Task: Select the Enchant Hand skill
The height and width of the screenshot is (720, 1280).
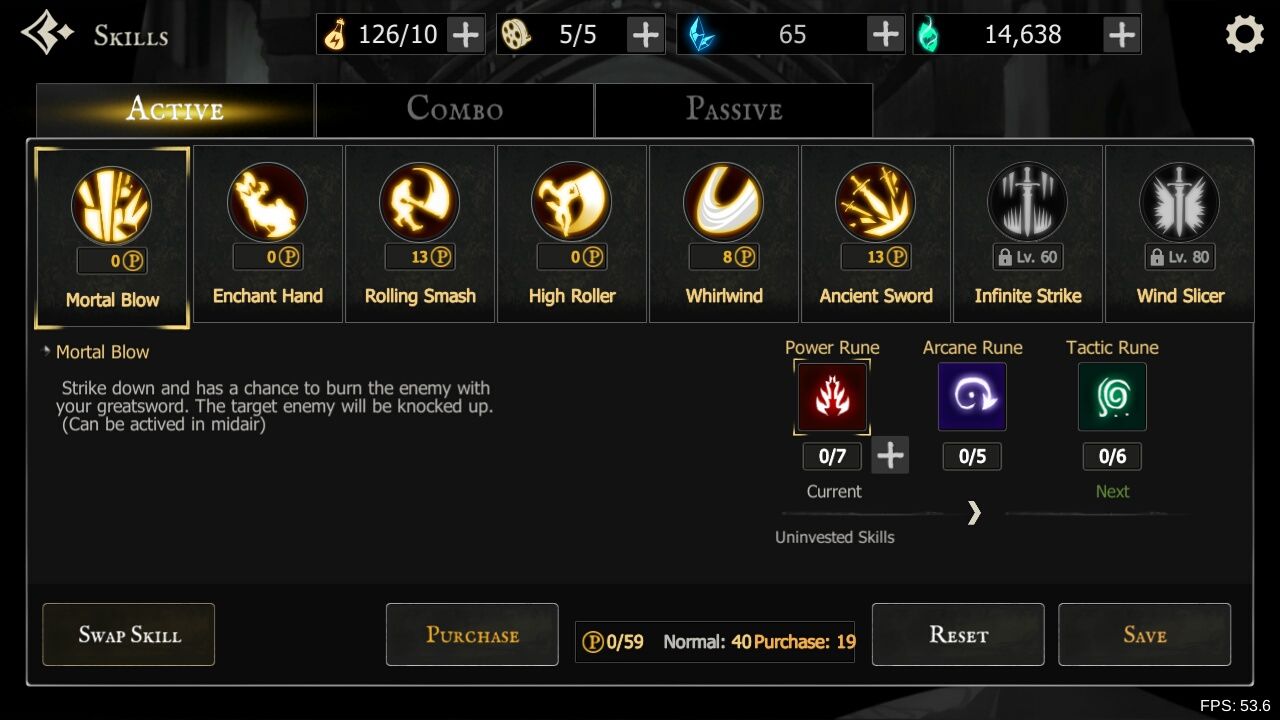Action: click(268, 234)
